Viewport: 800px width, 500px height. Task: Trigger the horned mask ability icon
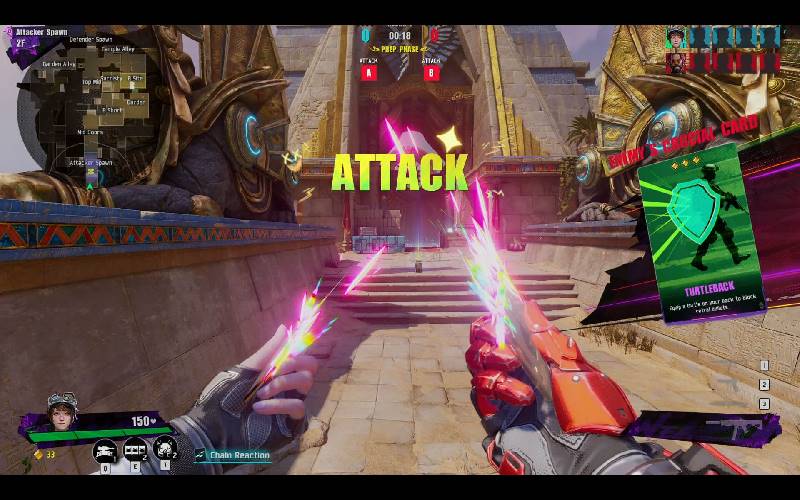click(165, 449)
